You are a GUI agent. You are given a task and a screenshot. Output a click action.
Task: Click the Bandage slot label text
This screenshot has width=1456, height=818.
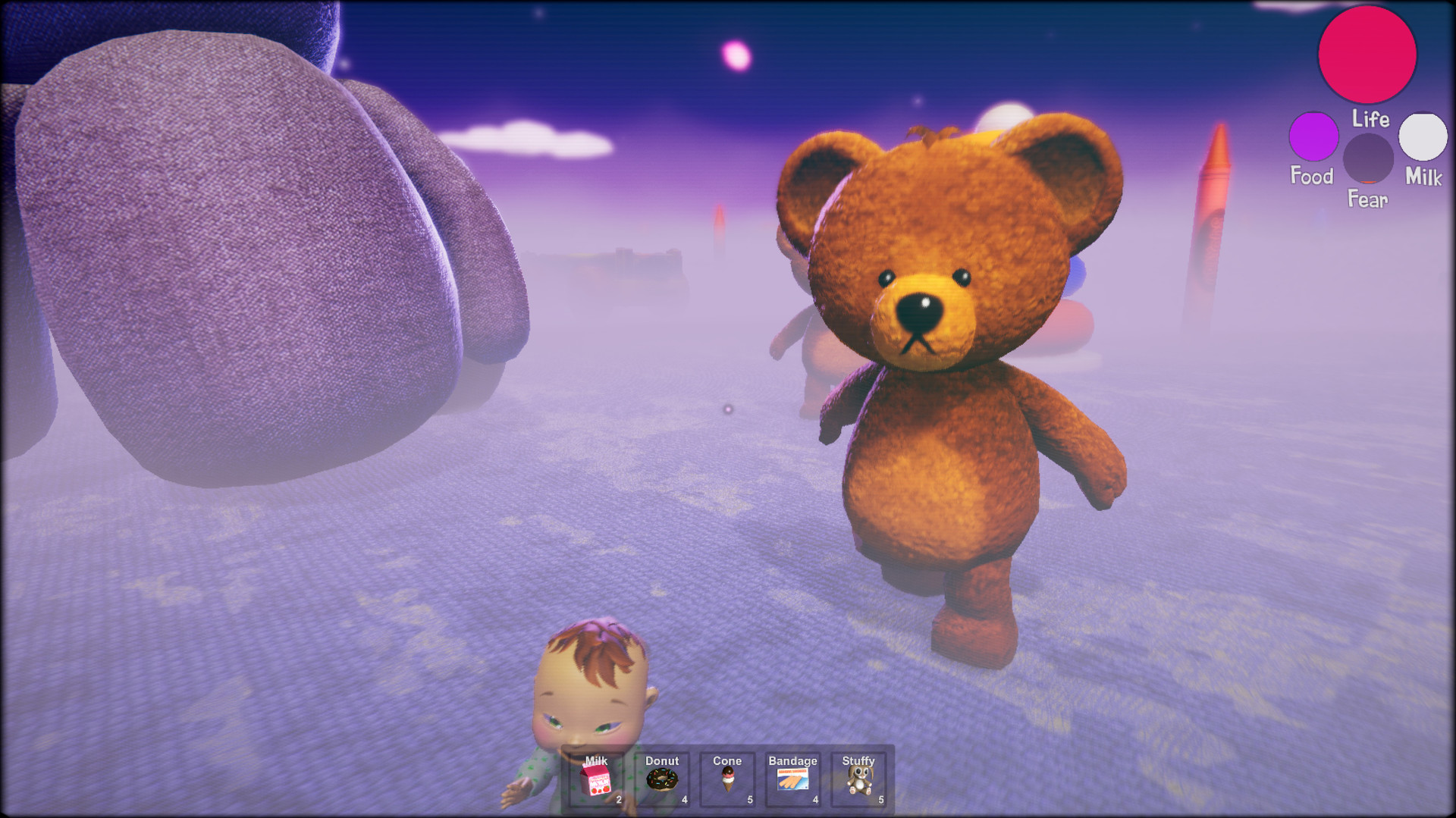pos(792,760)
